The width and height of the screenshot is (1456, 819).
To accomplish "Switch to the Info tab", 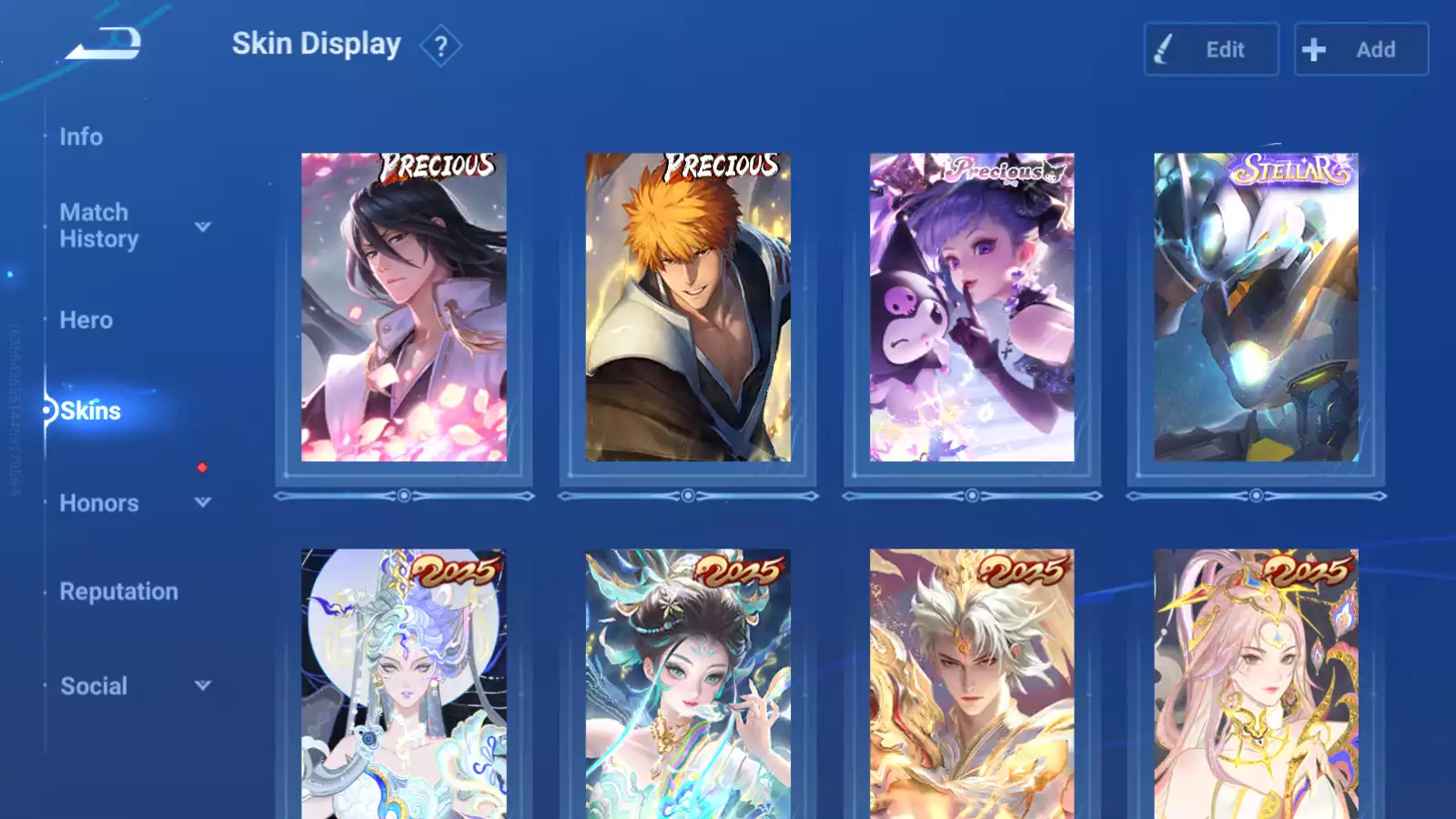I will (81, 136).
